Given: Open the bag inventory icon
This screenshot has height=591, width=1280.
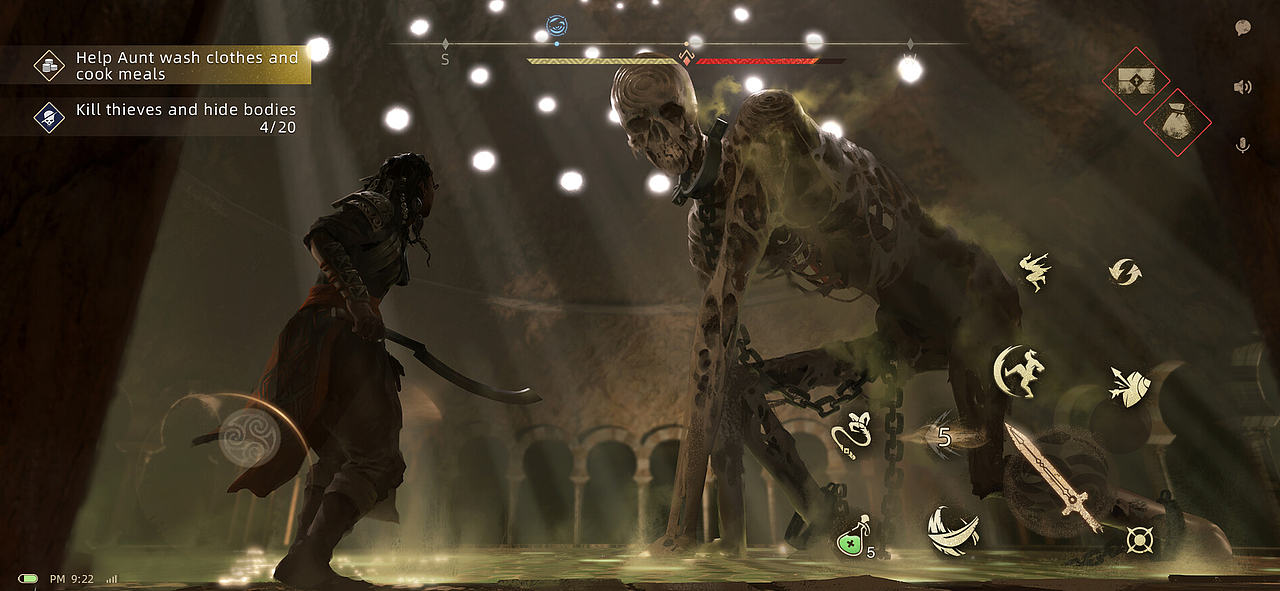Looking at the screenshot, I should 1176,123.
